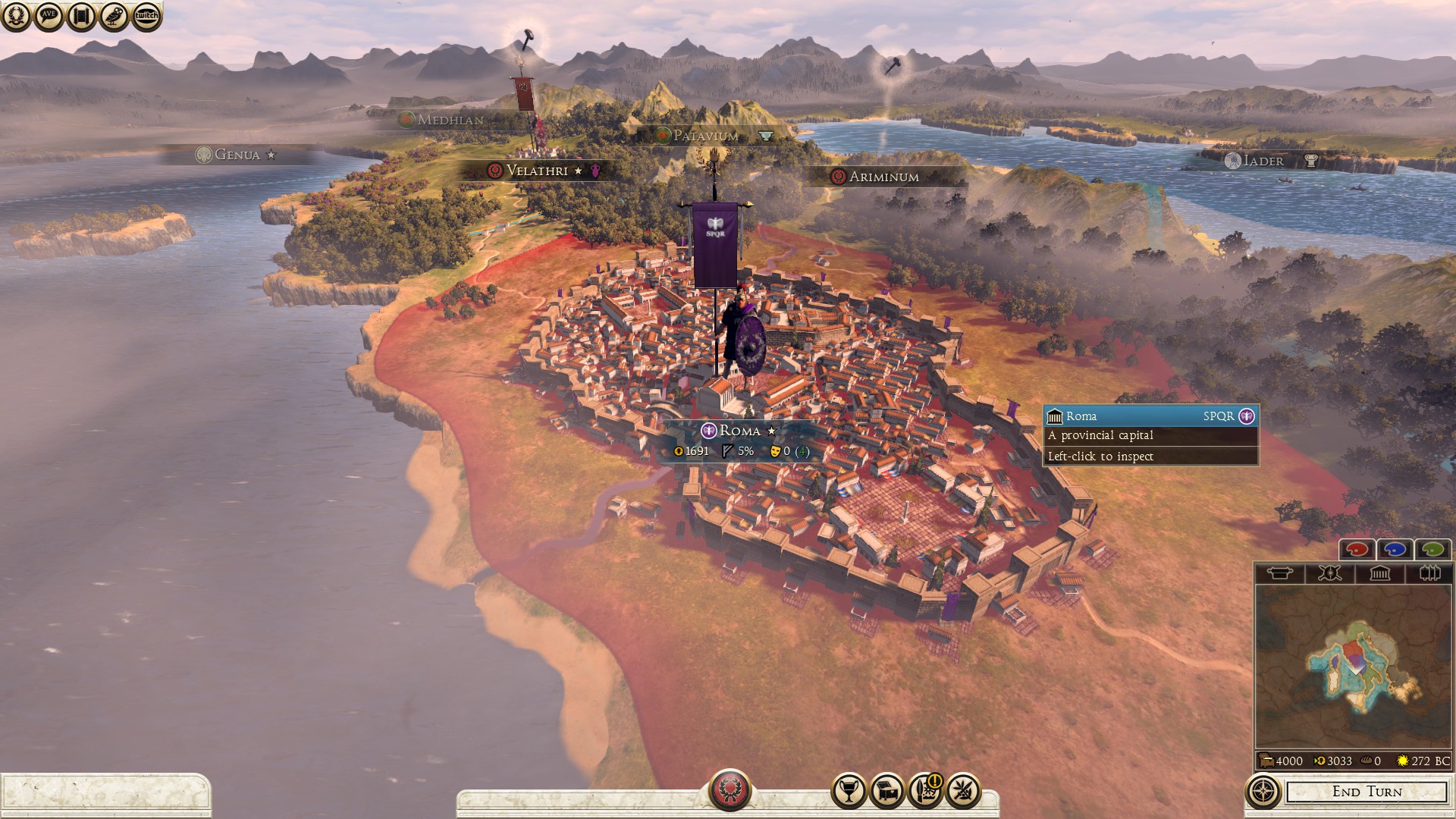Open the Twitch streaming button
Screen dimensions: 1456x819
(146, 16)
